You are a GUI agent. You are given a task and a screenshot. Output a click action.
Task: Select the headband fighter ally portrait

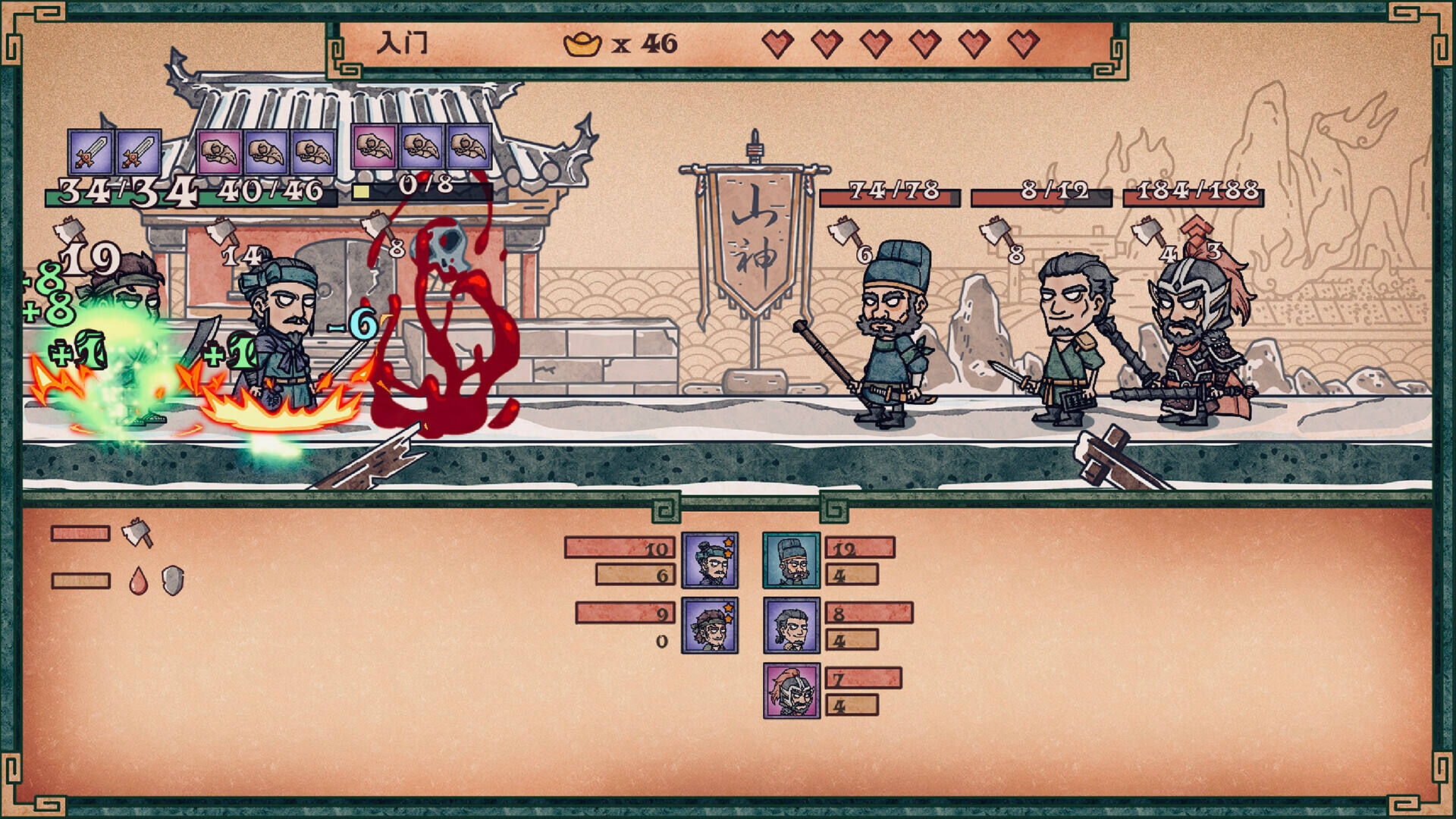pos(710,626)
